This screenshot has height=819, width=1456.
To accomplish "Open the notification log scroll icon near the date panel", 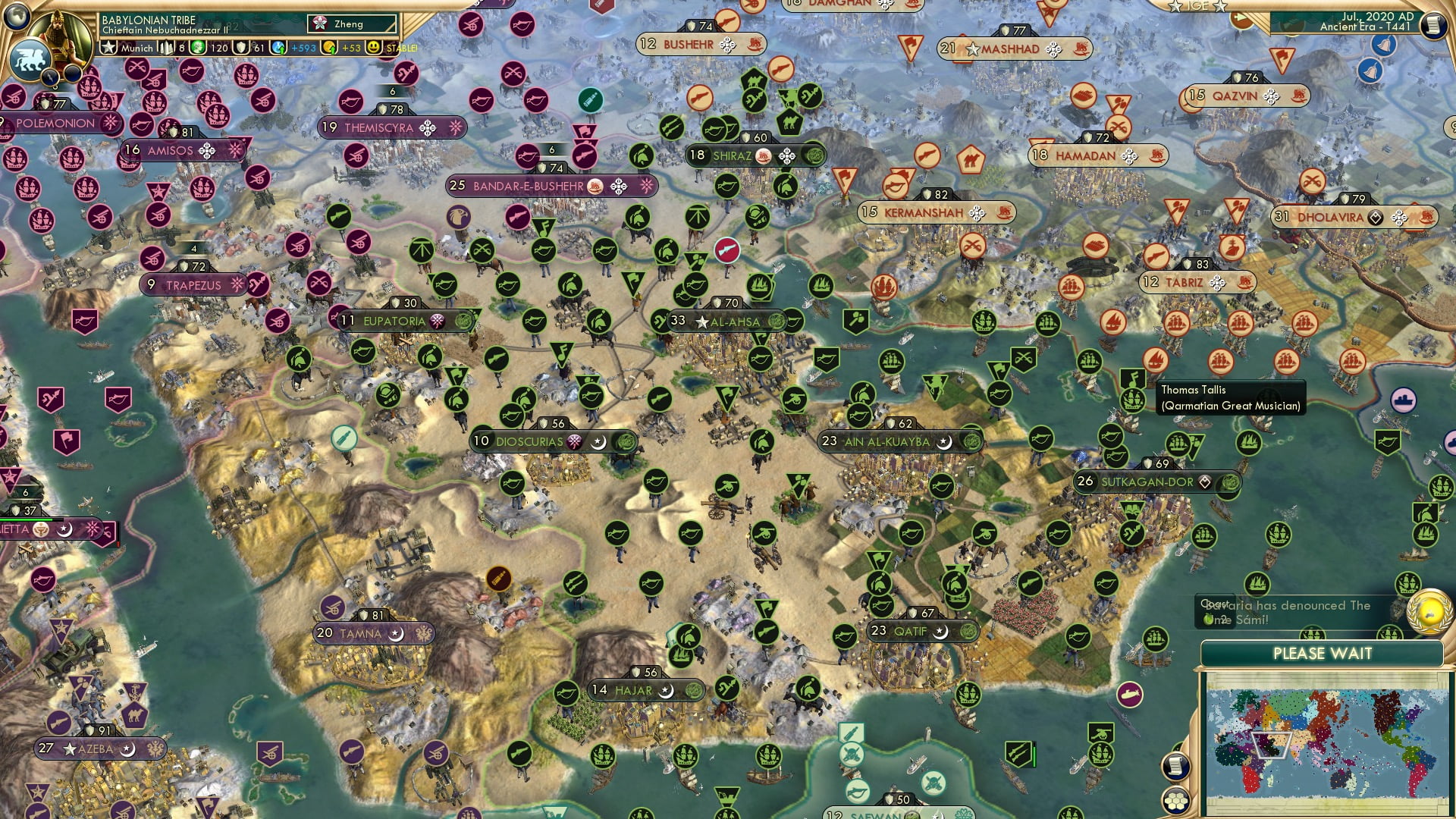I will [x=1436, y=23].
